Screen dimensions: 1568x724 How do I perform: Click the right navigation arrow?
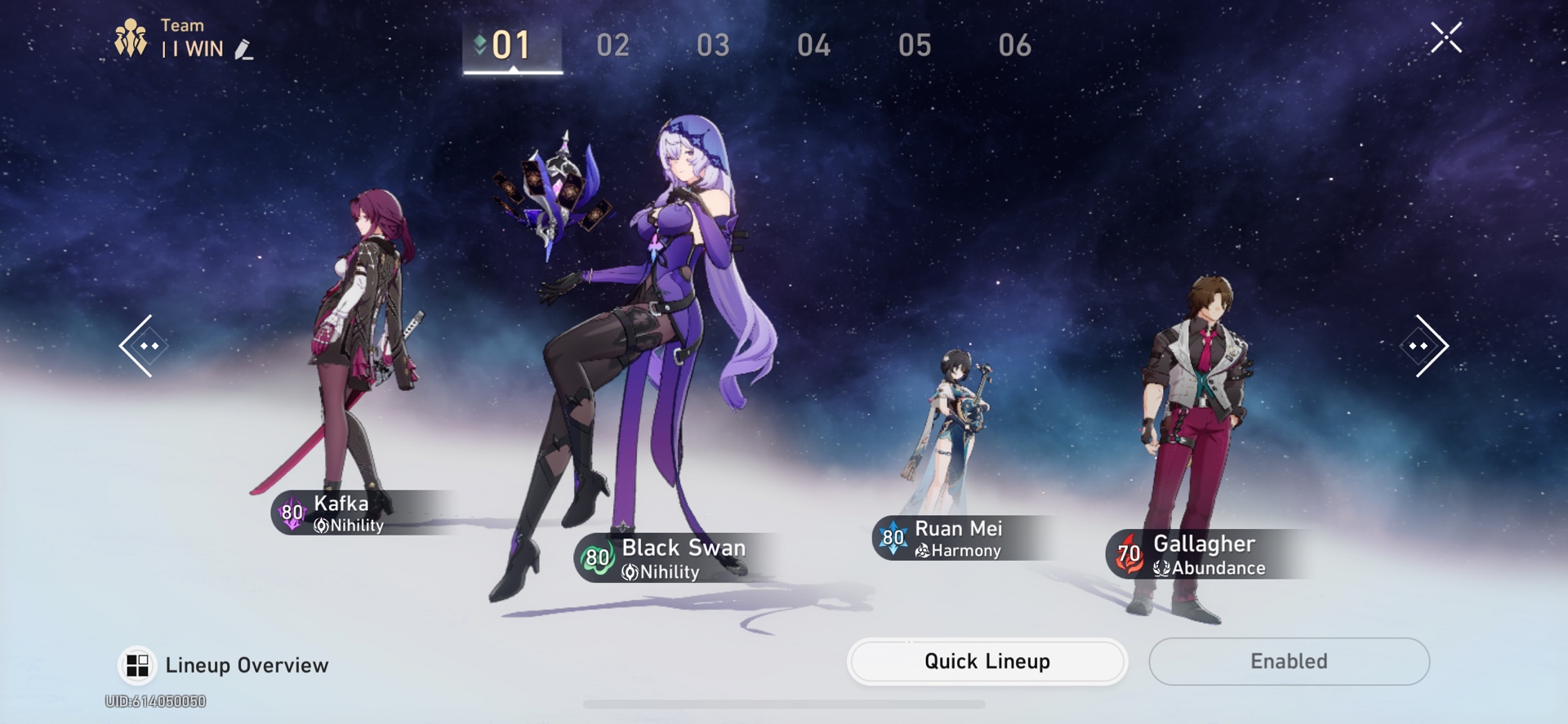(x=1423, y=346)
